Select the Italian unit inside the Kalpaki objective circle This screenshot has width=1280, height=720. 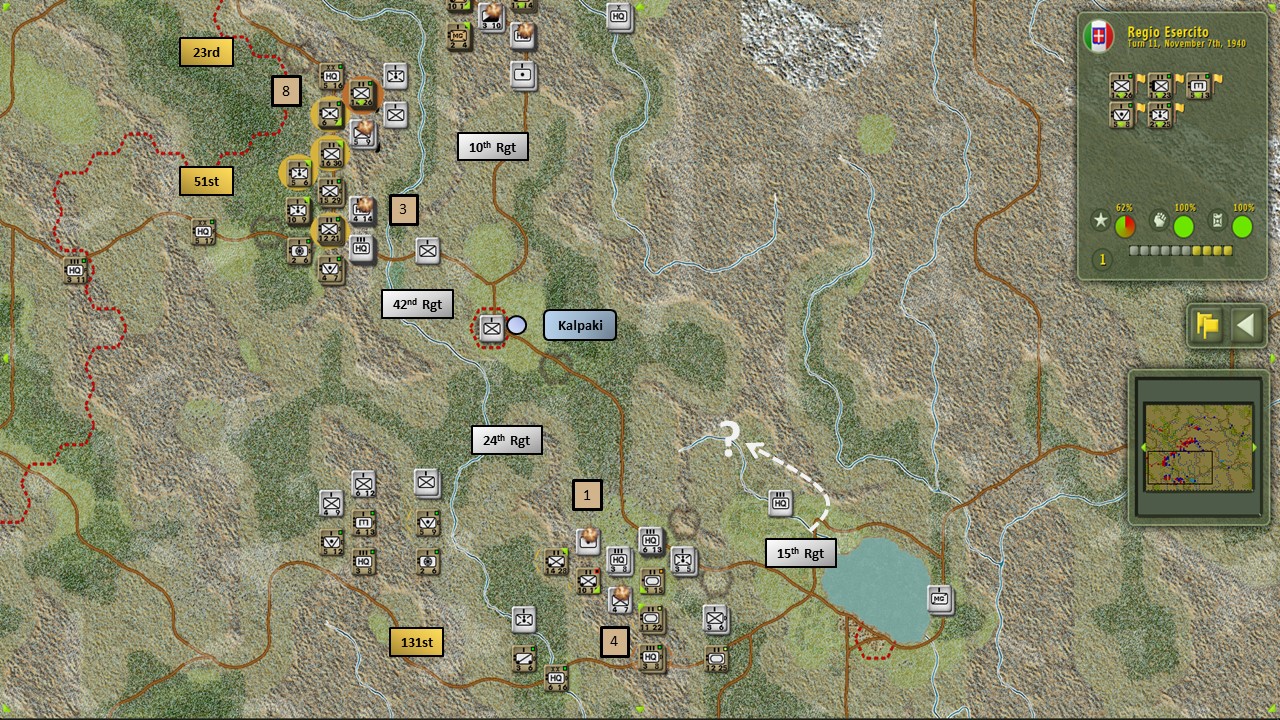pos(490,327)
